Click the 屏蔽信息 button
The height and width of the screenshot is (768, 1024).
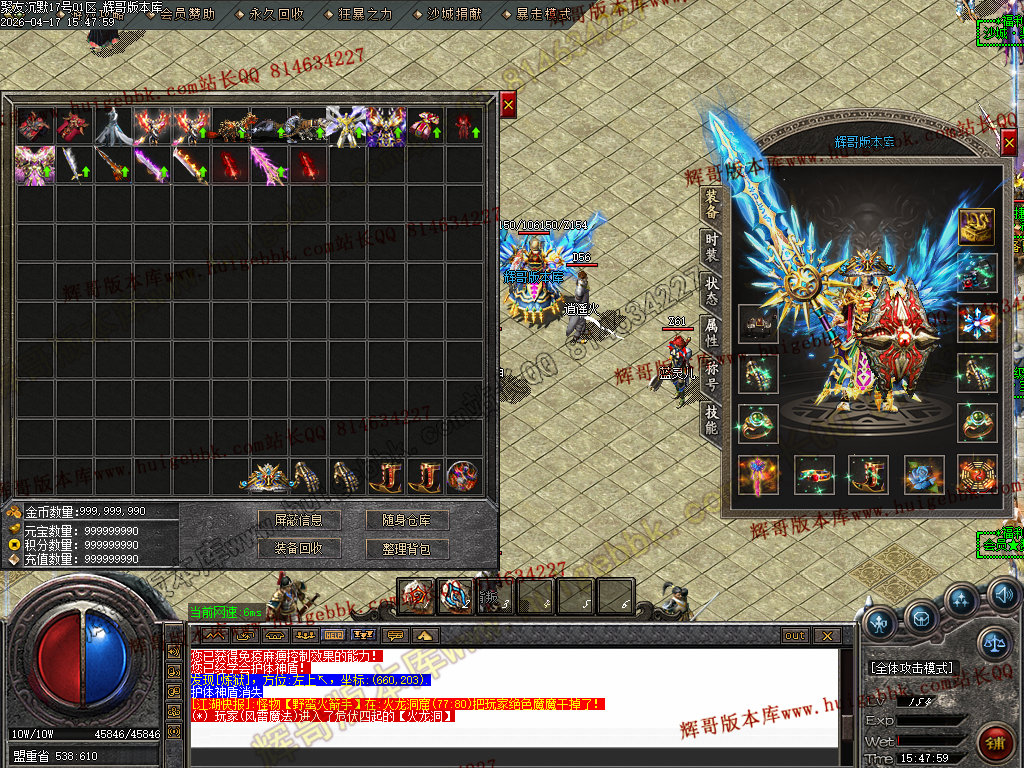click(298, 520)
